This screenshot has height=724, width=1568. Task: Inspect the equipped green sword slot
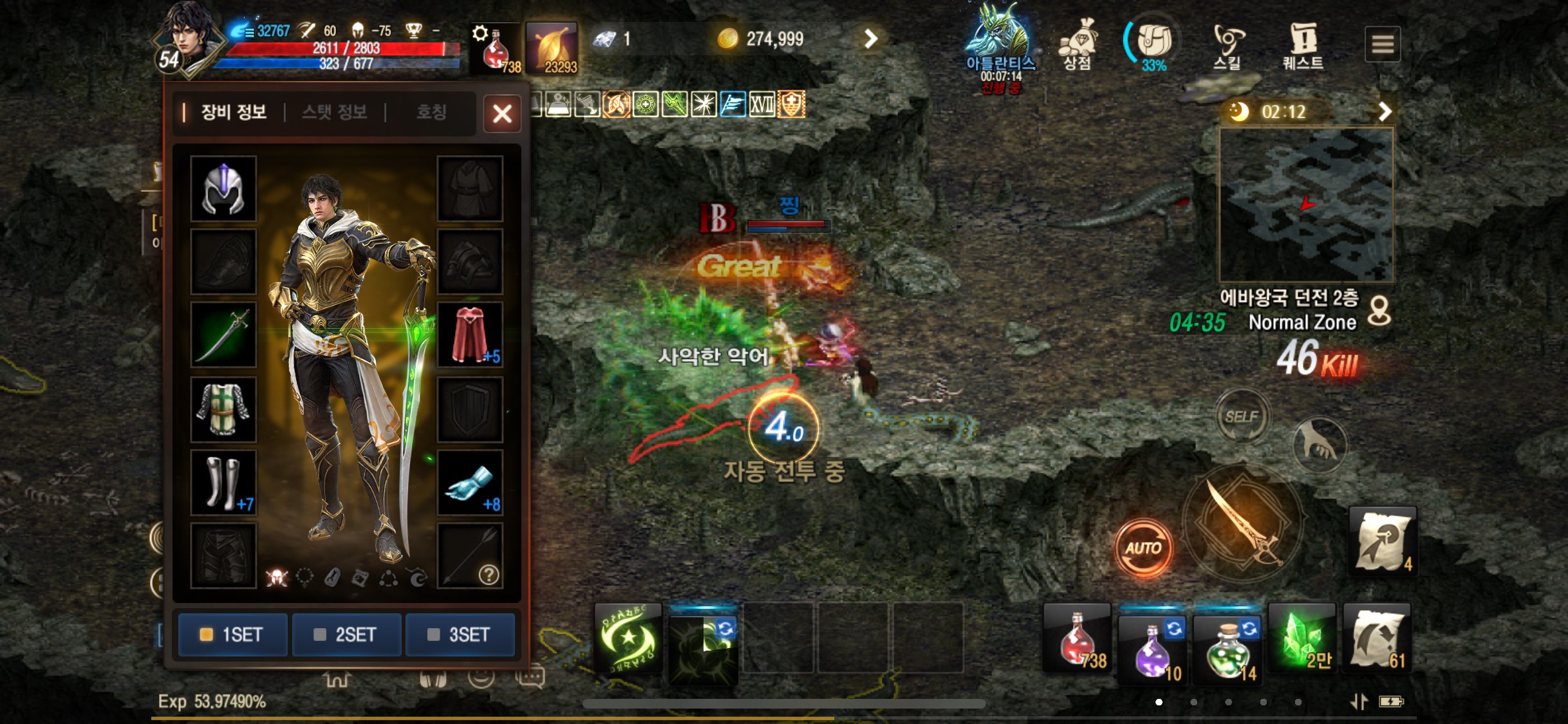tap(223, 335)
